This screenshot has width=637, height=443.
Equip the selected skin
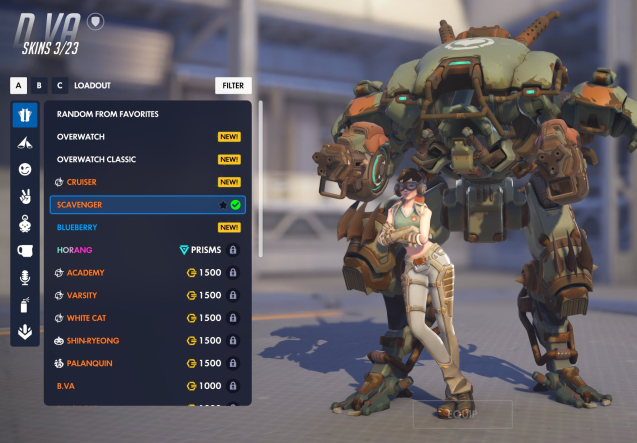tap(462, 414)
